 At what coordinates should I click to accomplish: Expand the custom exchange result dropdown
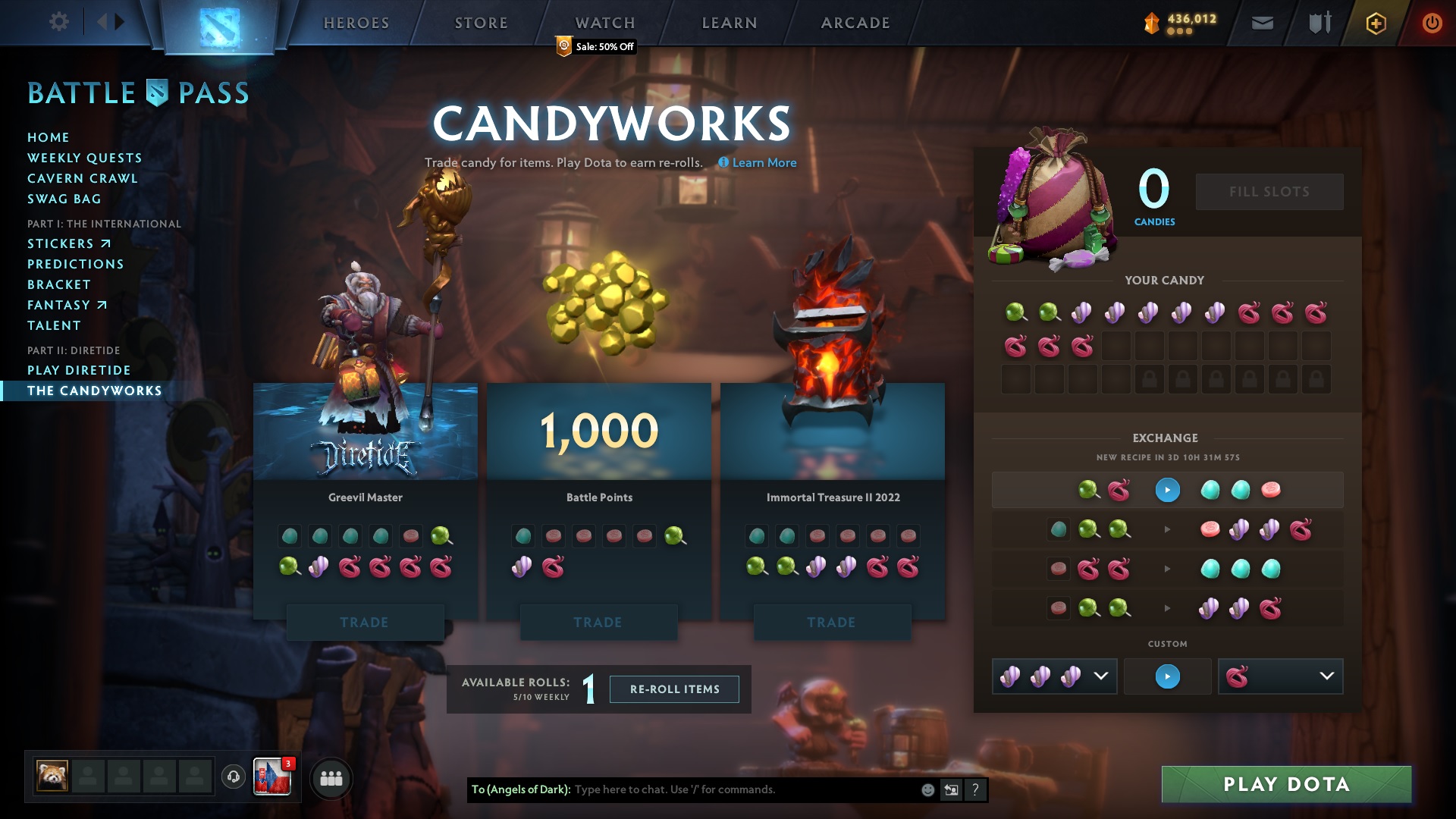[x=1326, y=676]
